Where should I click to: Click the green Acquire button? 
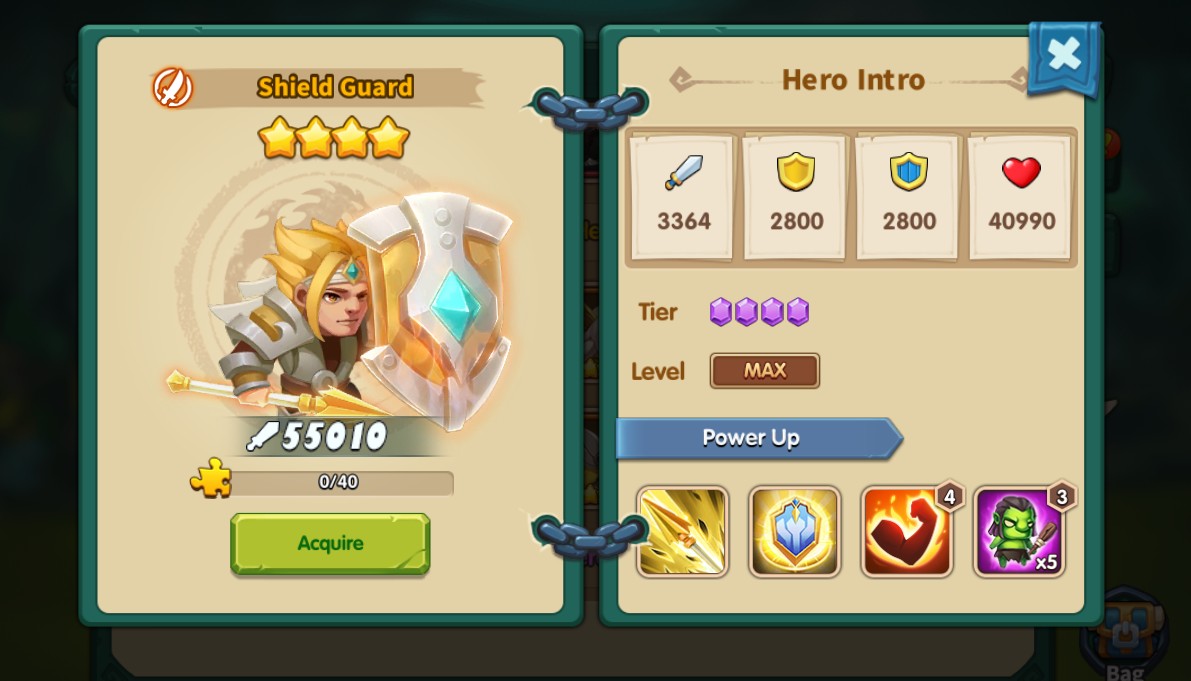click(330, 543)
